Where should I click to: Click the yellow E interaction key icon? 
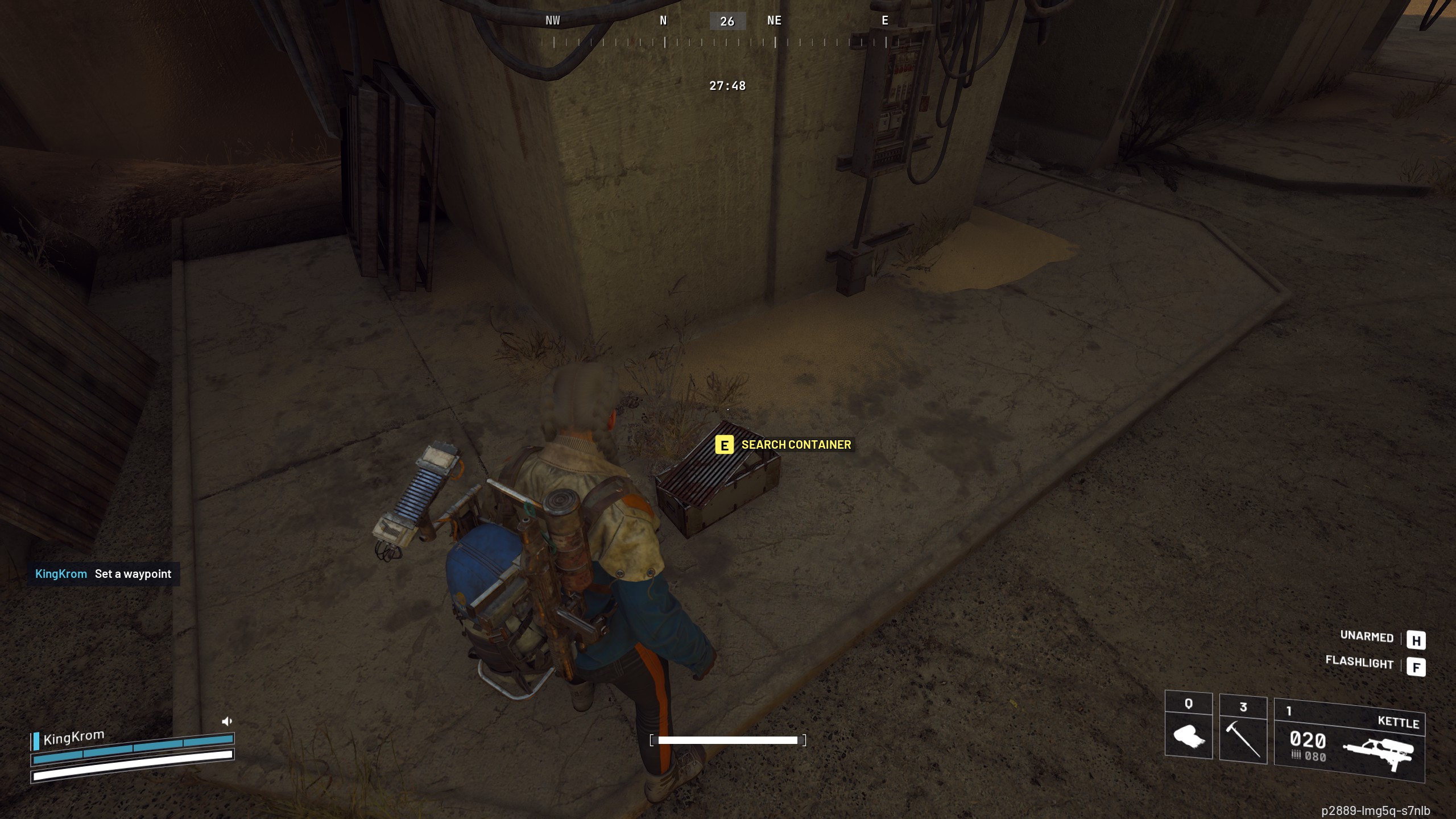pos(724,445)
